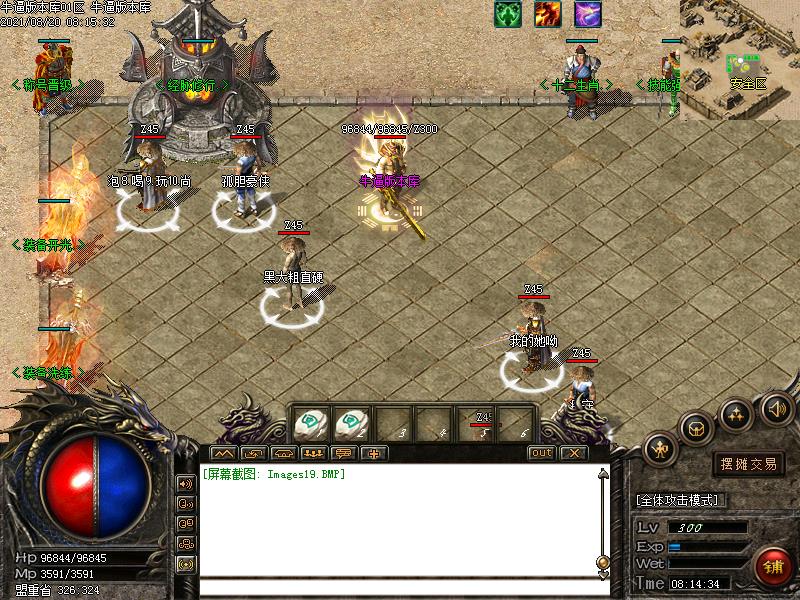The height and width of the screenshot is (600, 800).
Task: Click the plus cross icon above chat
Action: [x=376, y=453]
